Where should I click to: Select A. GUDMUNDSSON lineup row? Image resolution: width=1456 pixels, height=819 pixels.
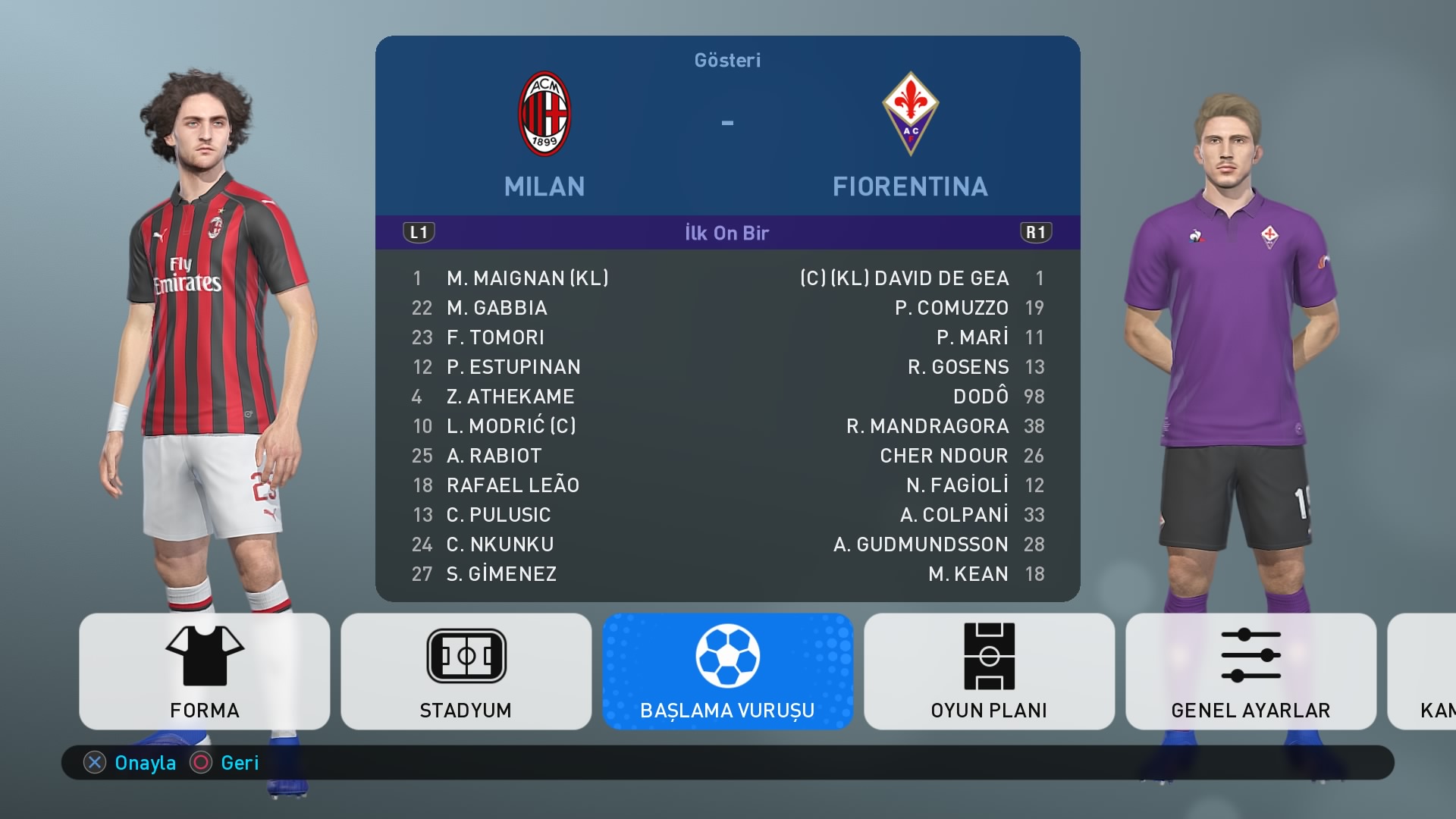[x=921, y=544]
